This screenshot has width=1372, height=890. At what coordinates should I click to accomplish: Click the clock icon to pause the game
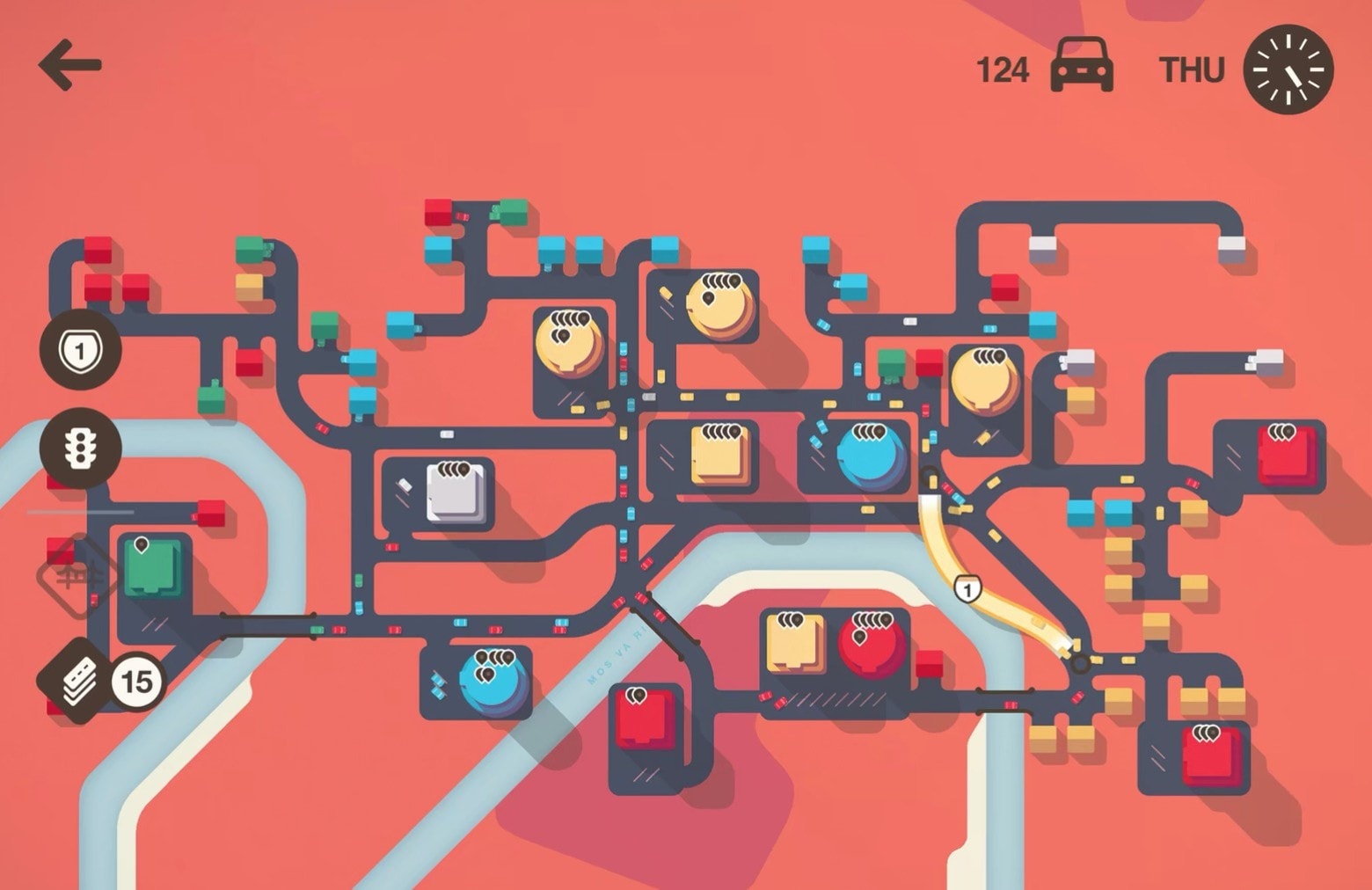1288,68
